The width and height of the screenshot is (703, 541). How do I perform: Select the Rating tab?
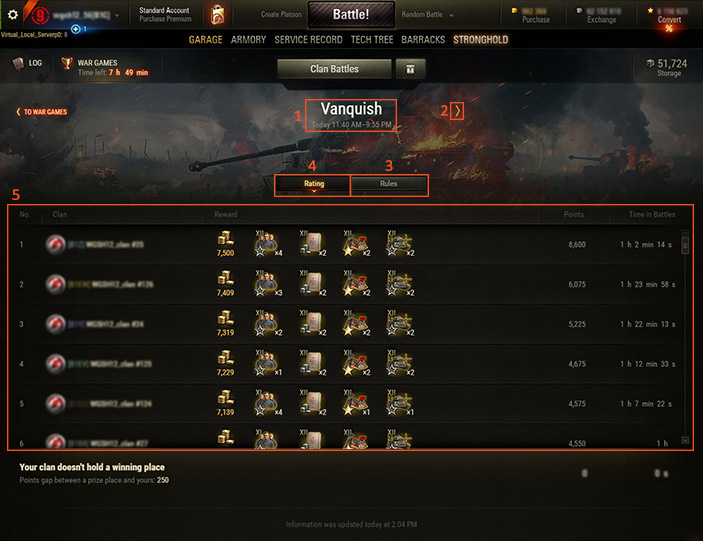[x=314, y=184]
